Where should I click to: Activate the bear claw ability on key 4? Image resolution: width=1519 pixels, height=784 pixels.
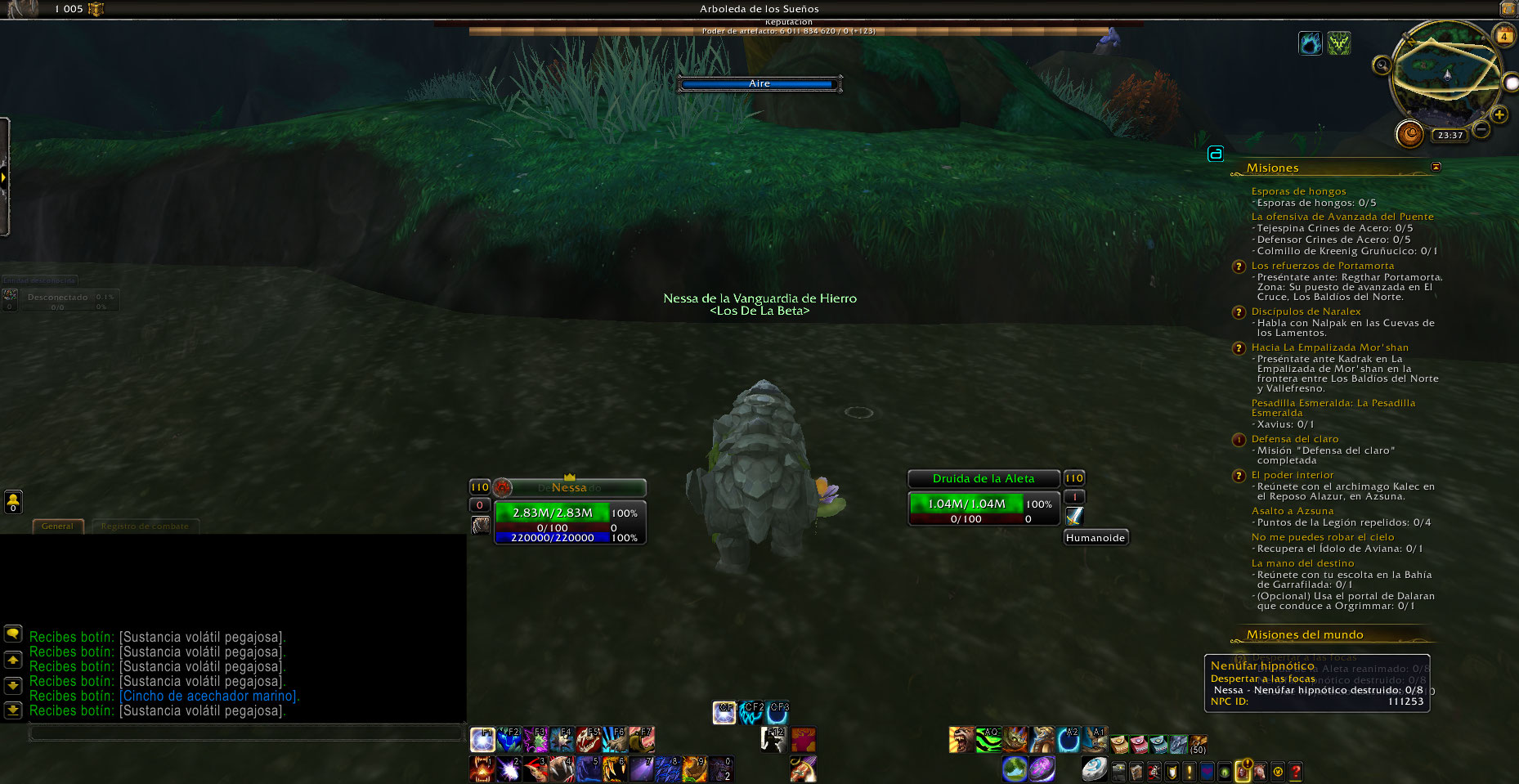click(x=562, y=768)
